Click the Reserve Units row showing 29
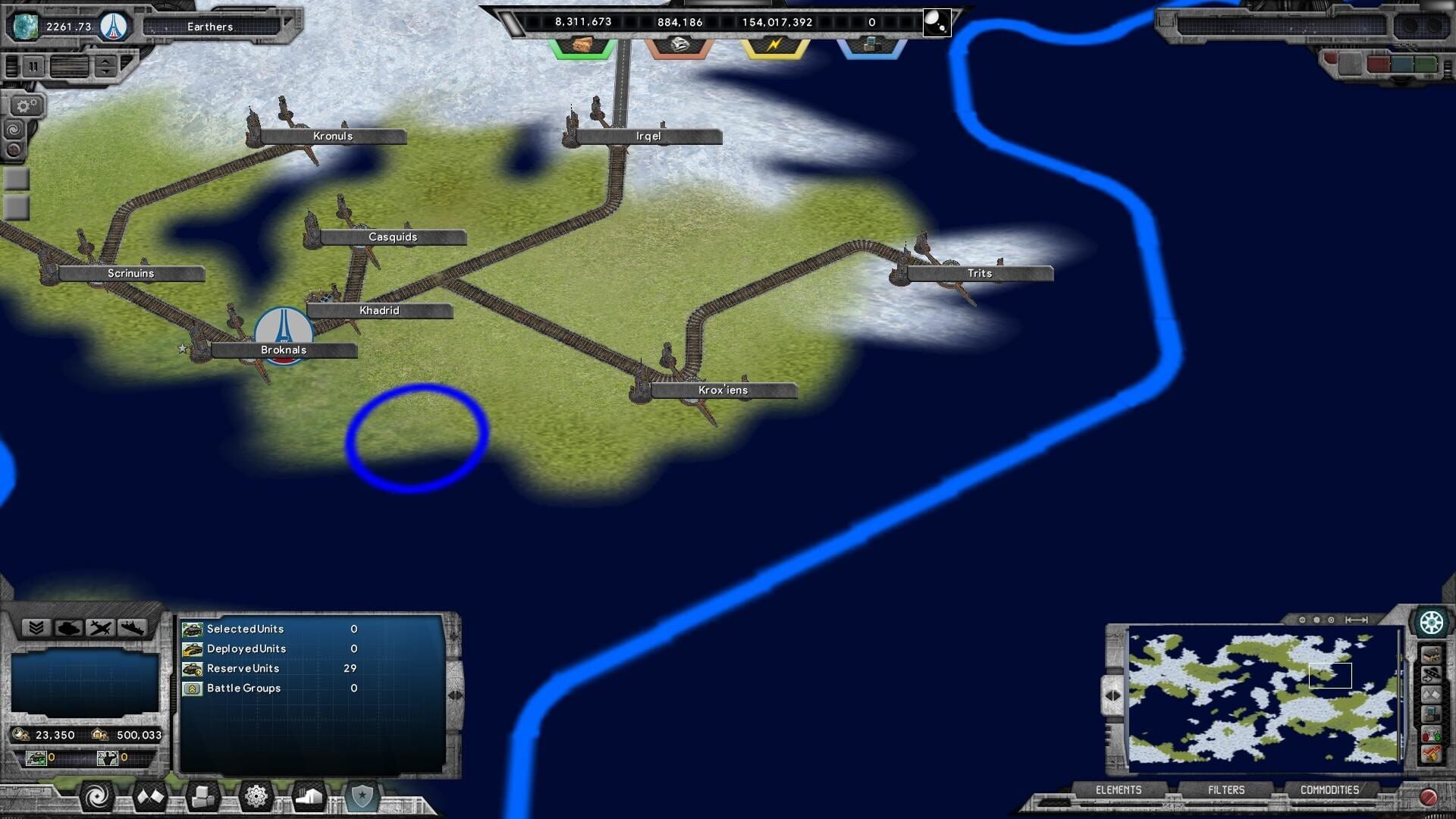 click(x=281, y=668)
